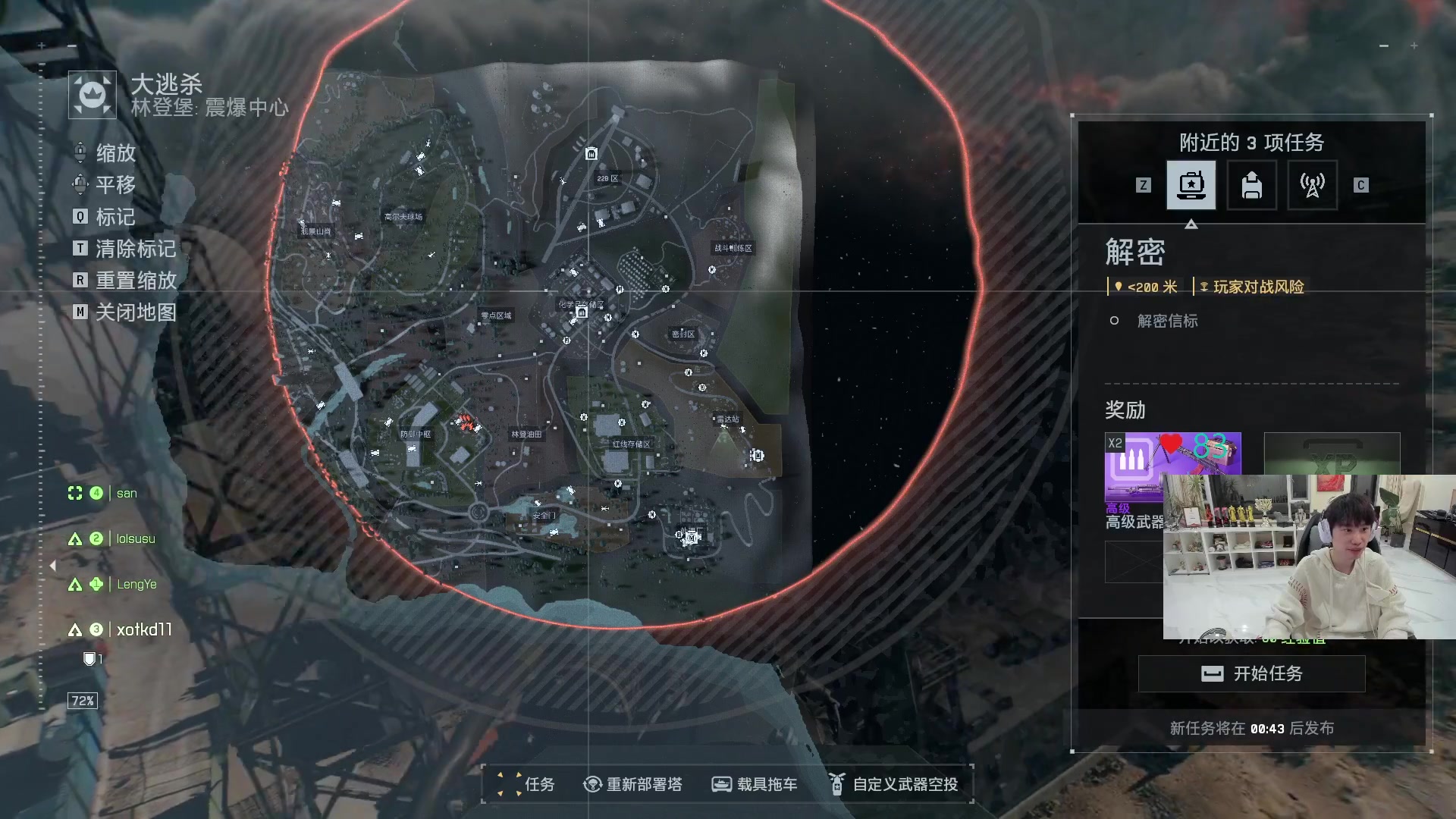Choose the radio tower mission tab

pyautogui.click(x=1312, y=185)
